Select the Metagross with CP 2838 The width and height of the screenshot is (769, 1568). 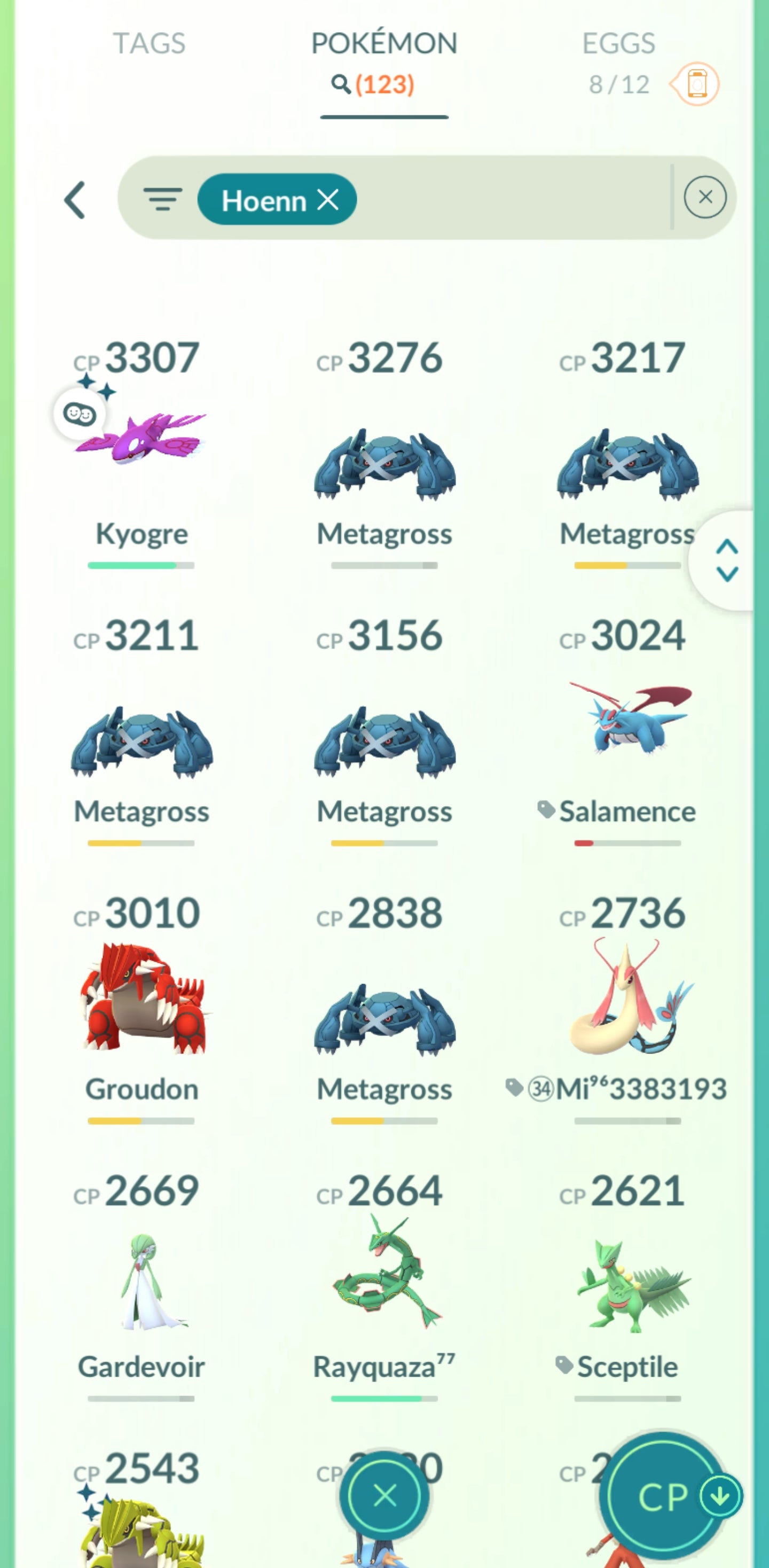[x=384, y=1019]
